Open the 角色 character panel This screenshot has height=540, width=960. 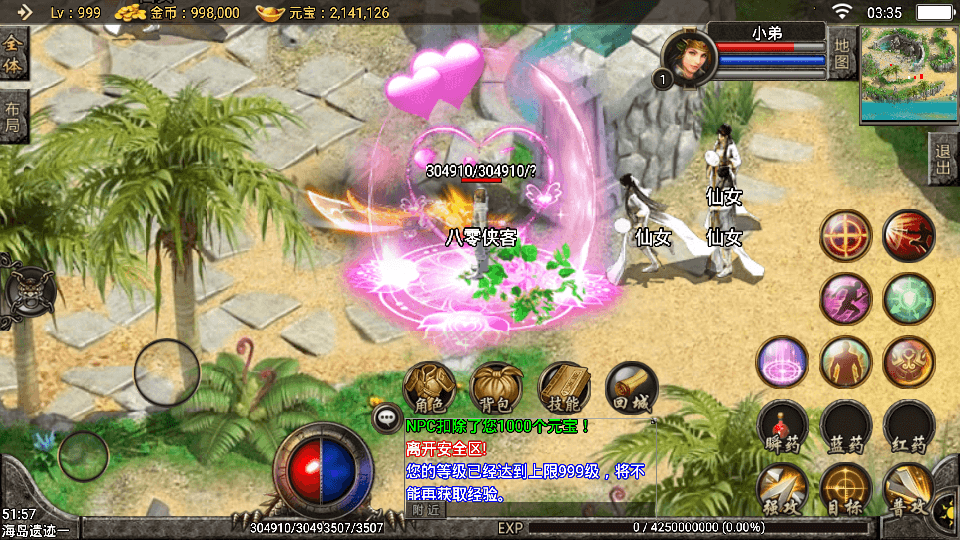429,387
